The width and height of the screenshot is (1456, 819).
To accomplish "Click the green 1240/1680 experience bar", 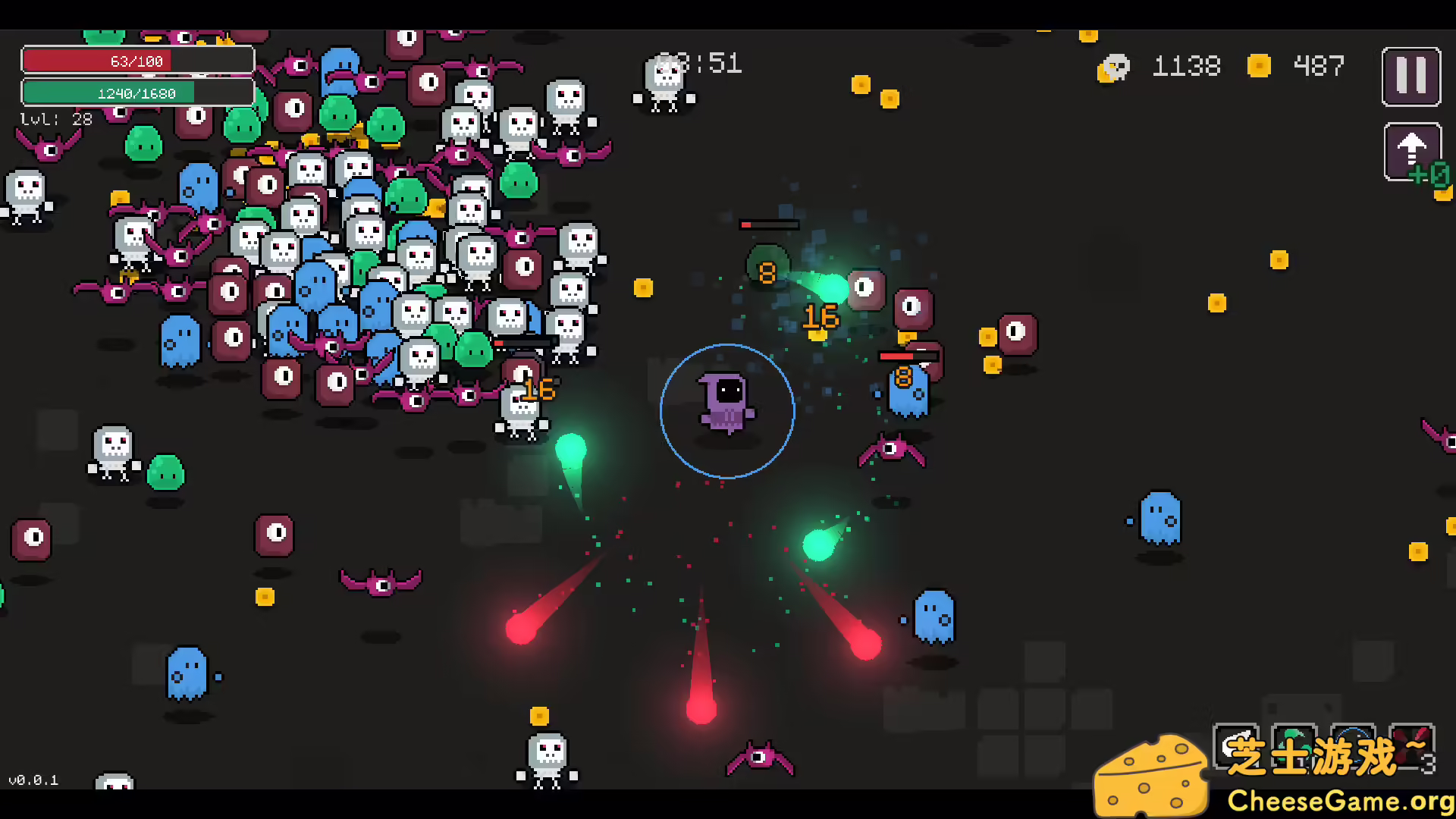I will 137,93.
